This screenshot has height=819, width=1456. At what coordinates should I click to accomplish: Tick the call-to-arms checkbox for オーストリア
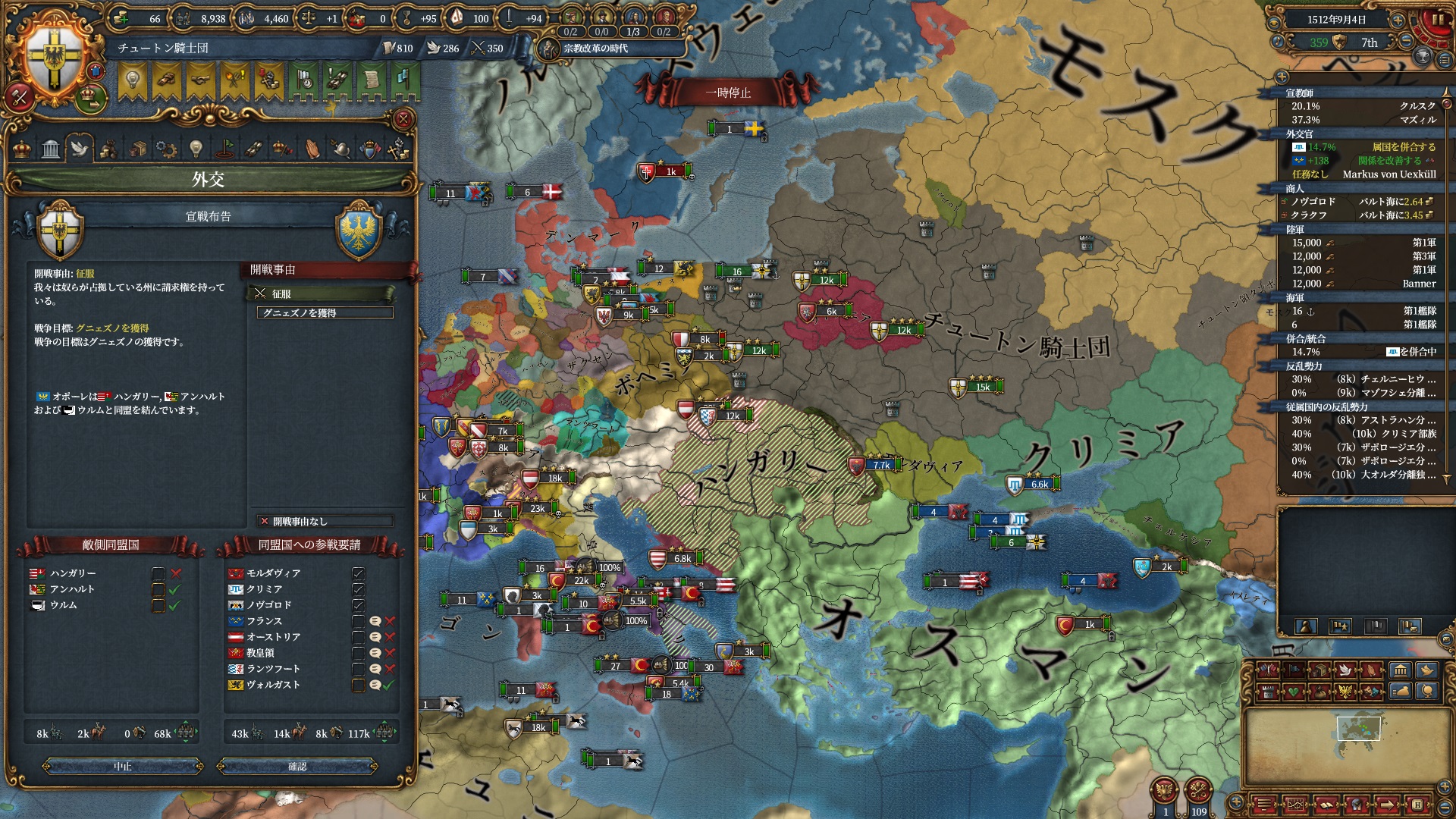359,637
